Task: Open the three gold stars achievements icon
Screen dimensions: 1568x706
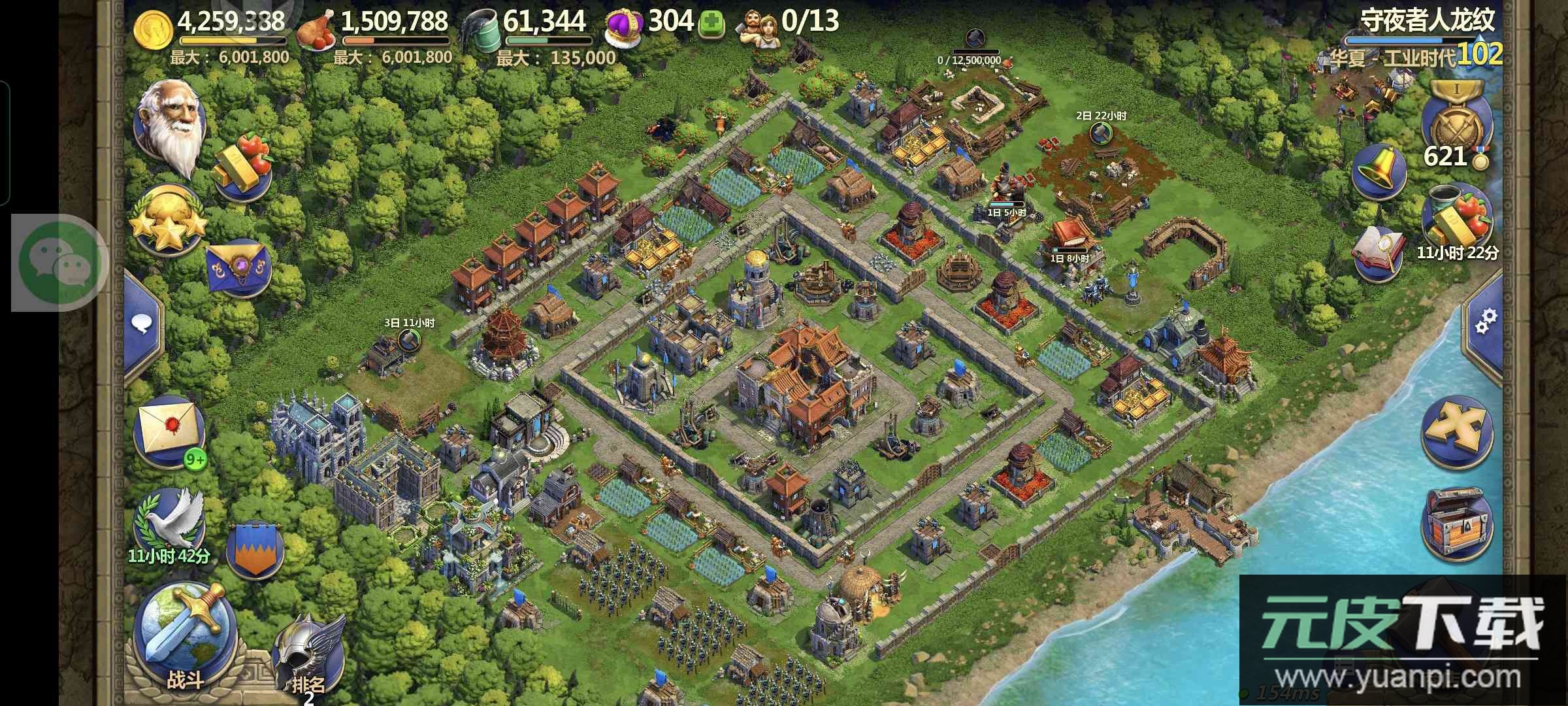Action: click(169, 221)
